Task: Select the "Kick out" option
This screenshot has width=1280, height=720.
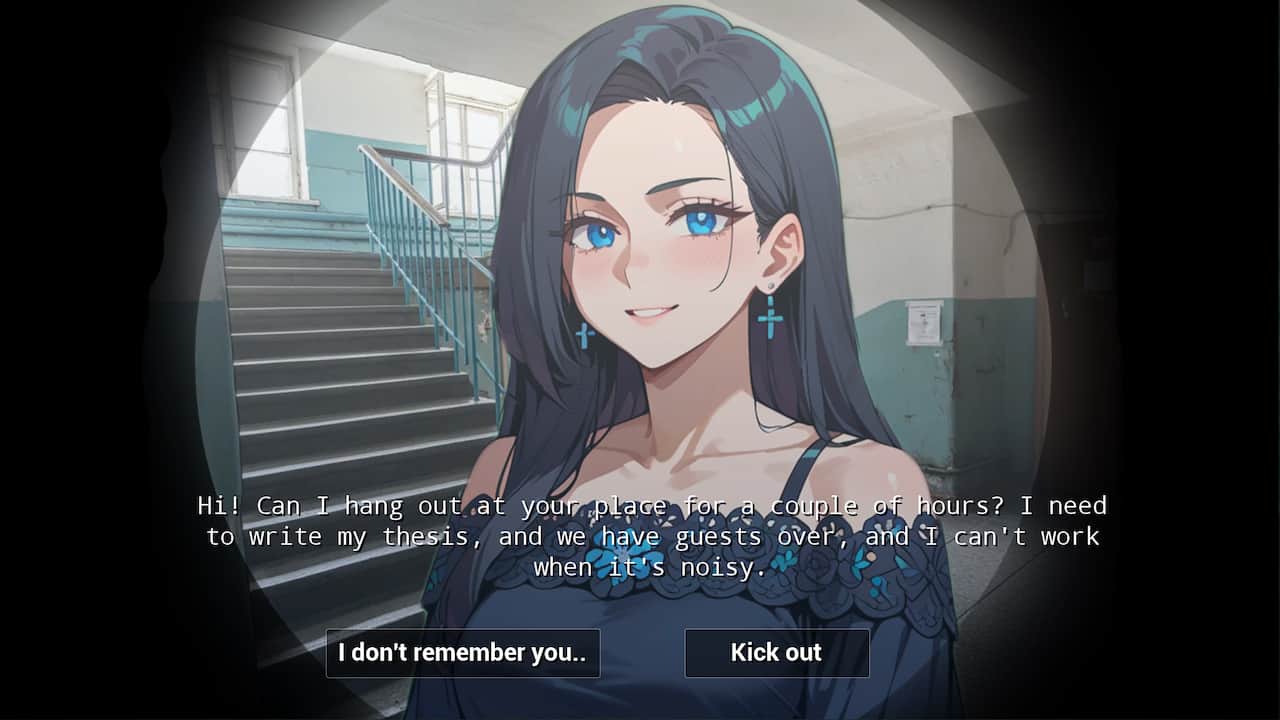Action: (776, 653)
